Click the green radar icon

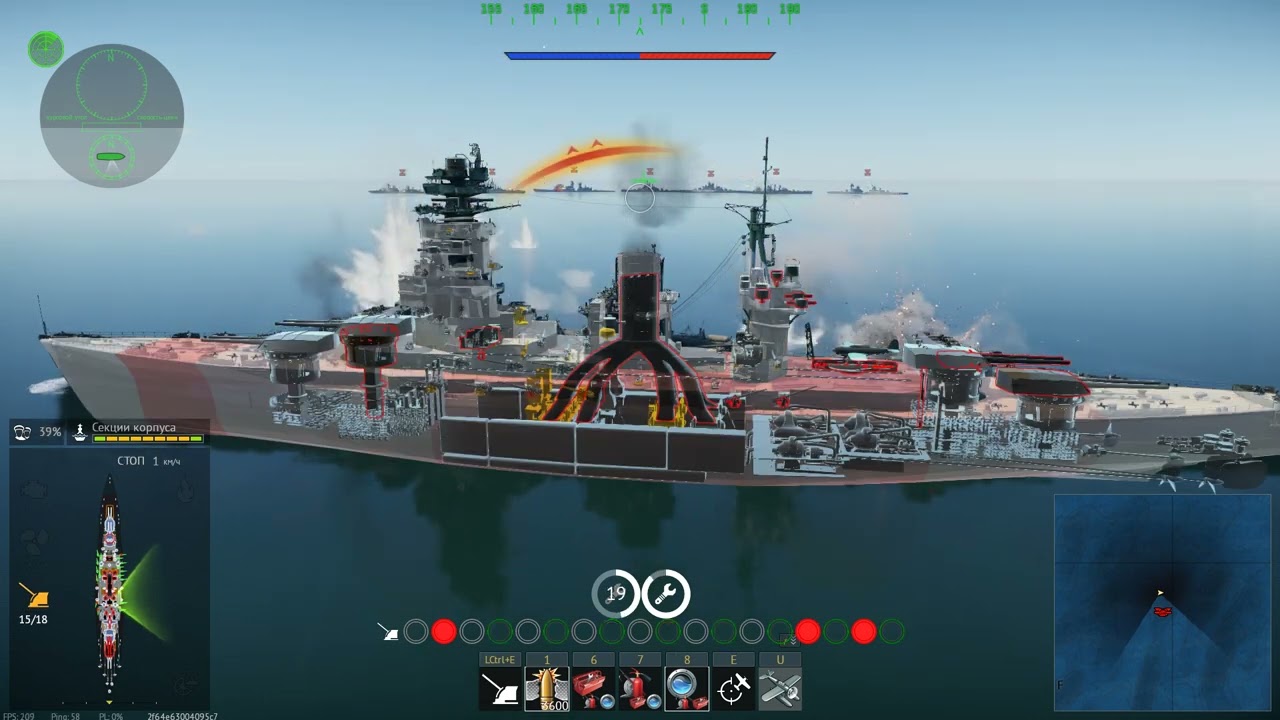click(46, 49)
